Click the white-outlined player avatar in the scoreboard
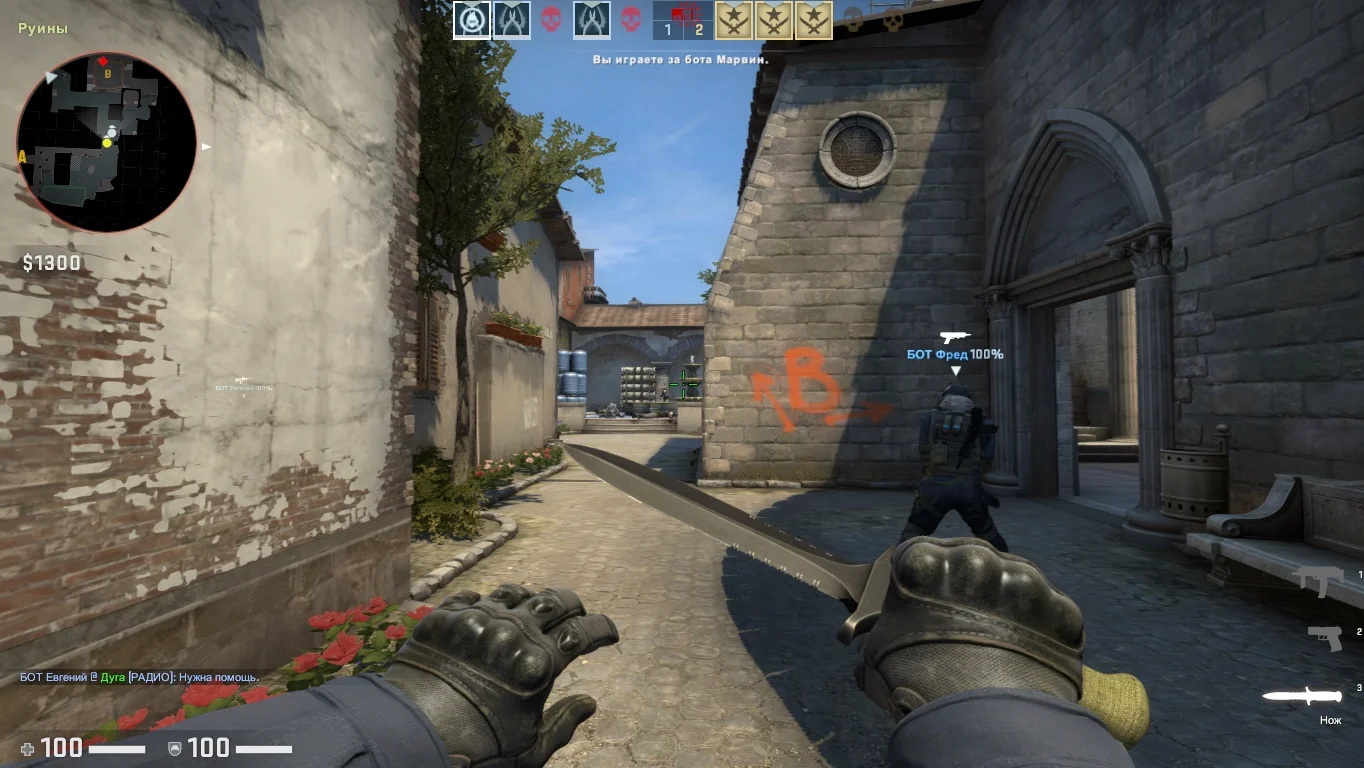 coord(472,20)
